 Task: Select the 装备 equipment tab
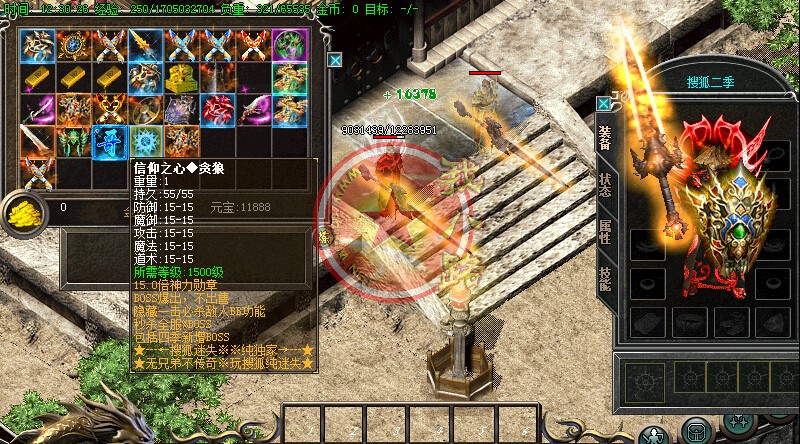click(x=606, y=140)
